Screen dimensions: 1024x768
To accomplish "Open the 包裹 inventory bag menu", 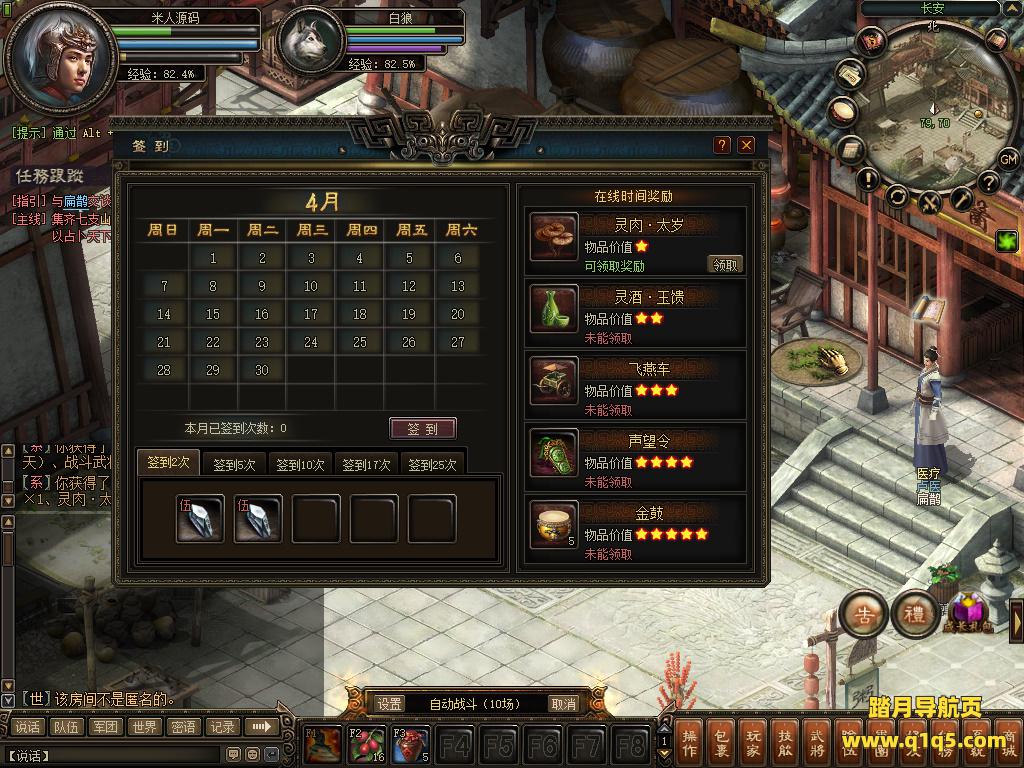I will pos(722,743).
